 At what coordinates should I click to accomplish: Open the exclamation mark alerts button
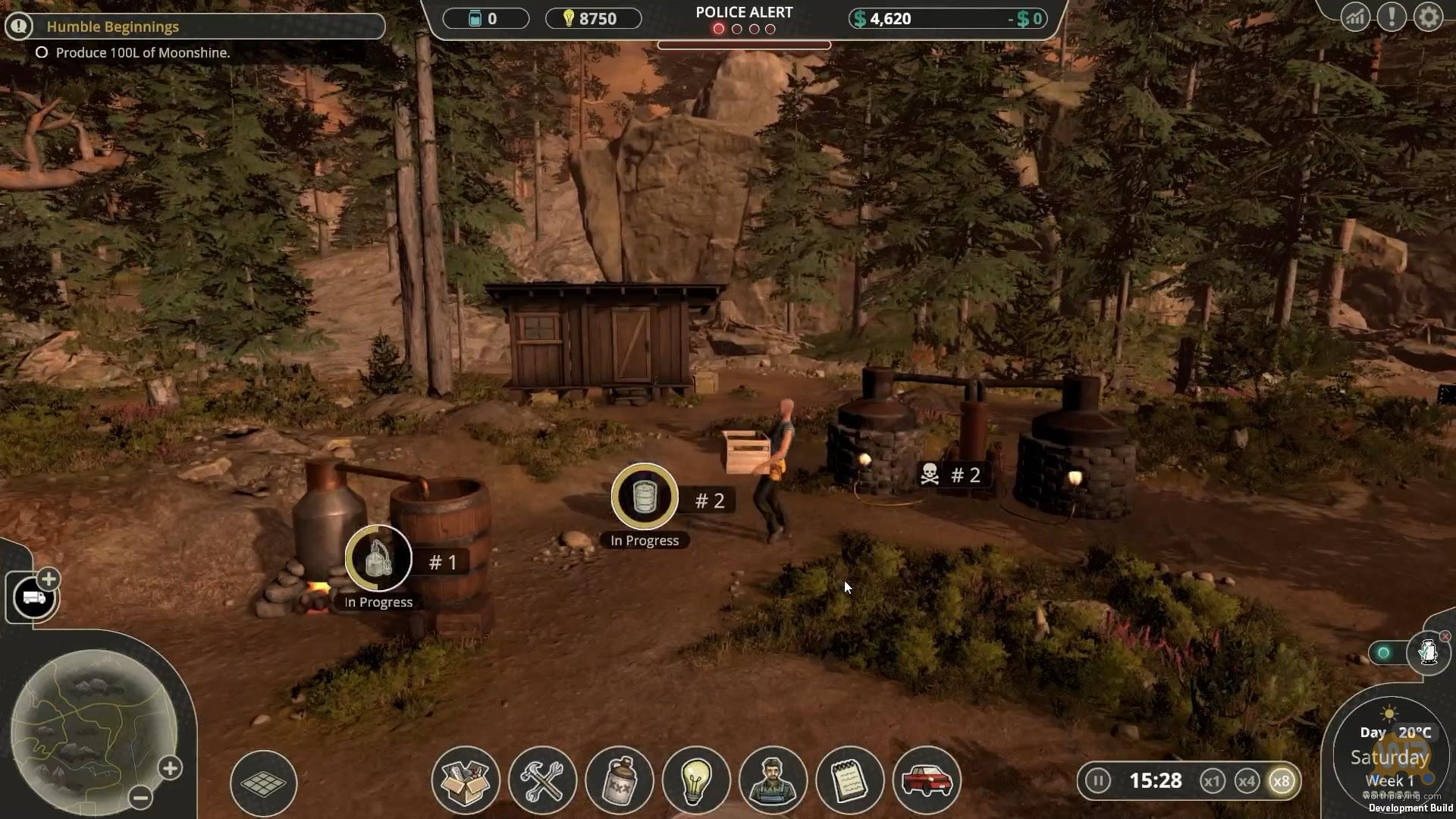1392,17
